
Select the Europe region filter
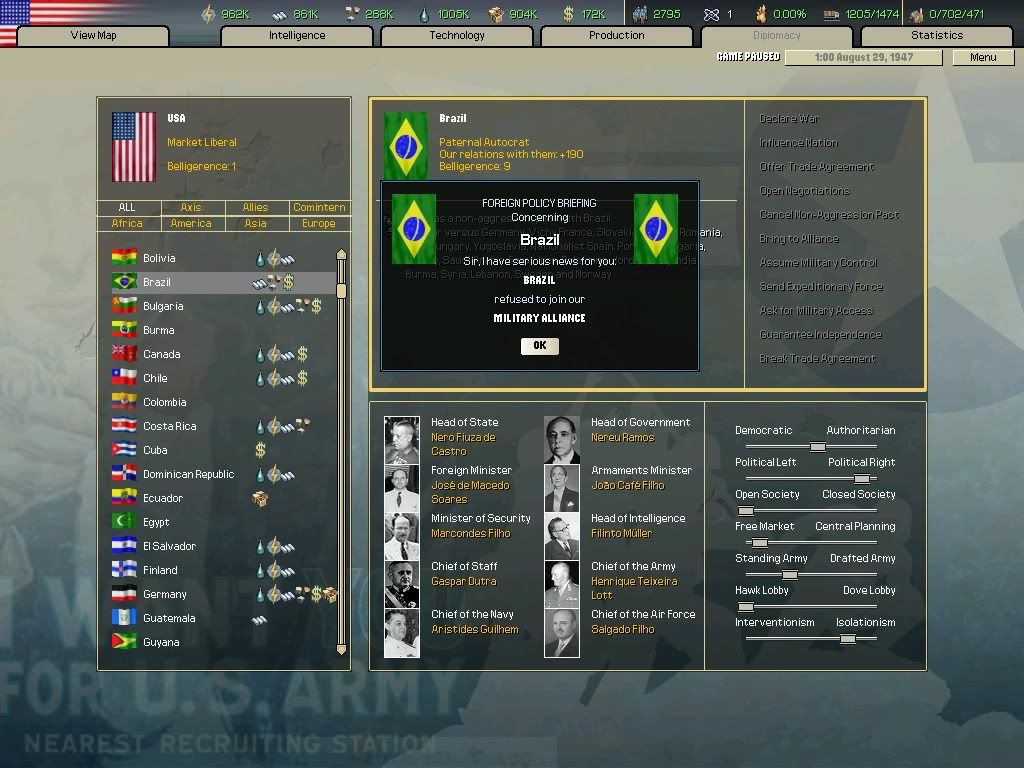coord(319,224)
